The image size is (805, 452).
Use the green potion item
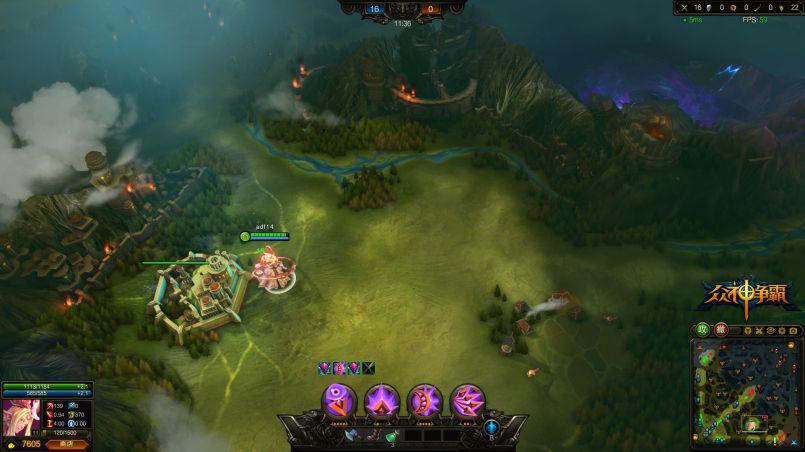392,435
